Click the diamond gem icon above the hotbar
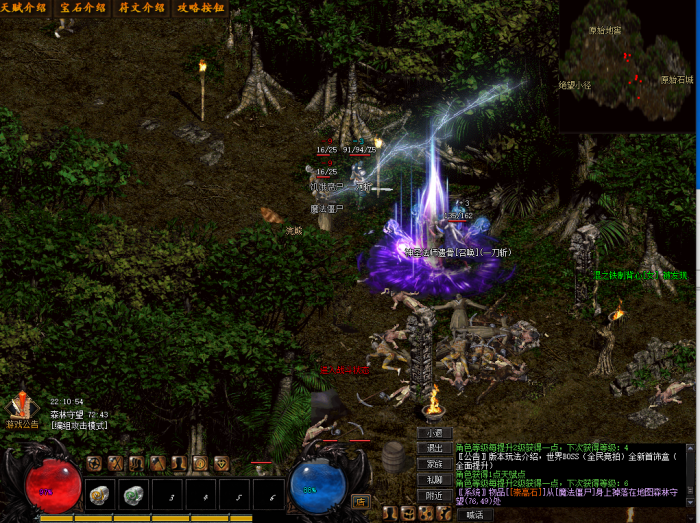This screenshot has height=523, width=700. [x=221, y=463]
